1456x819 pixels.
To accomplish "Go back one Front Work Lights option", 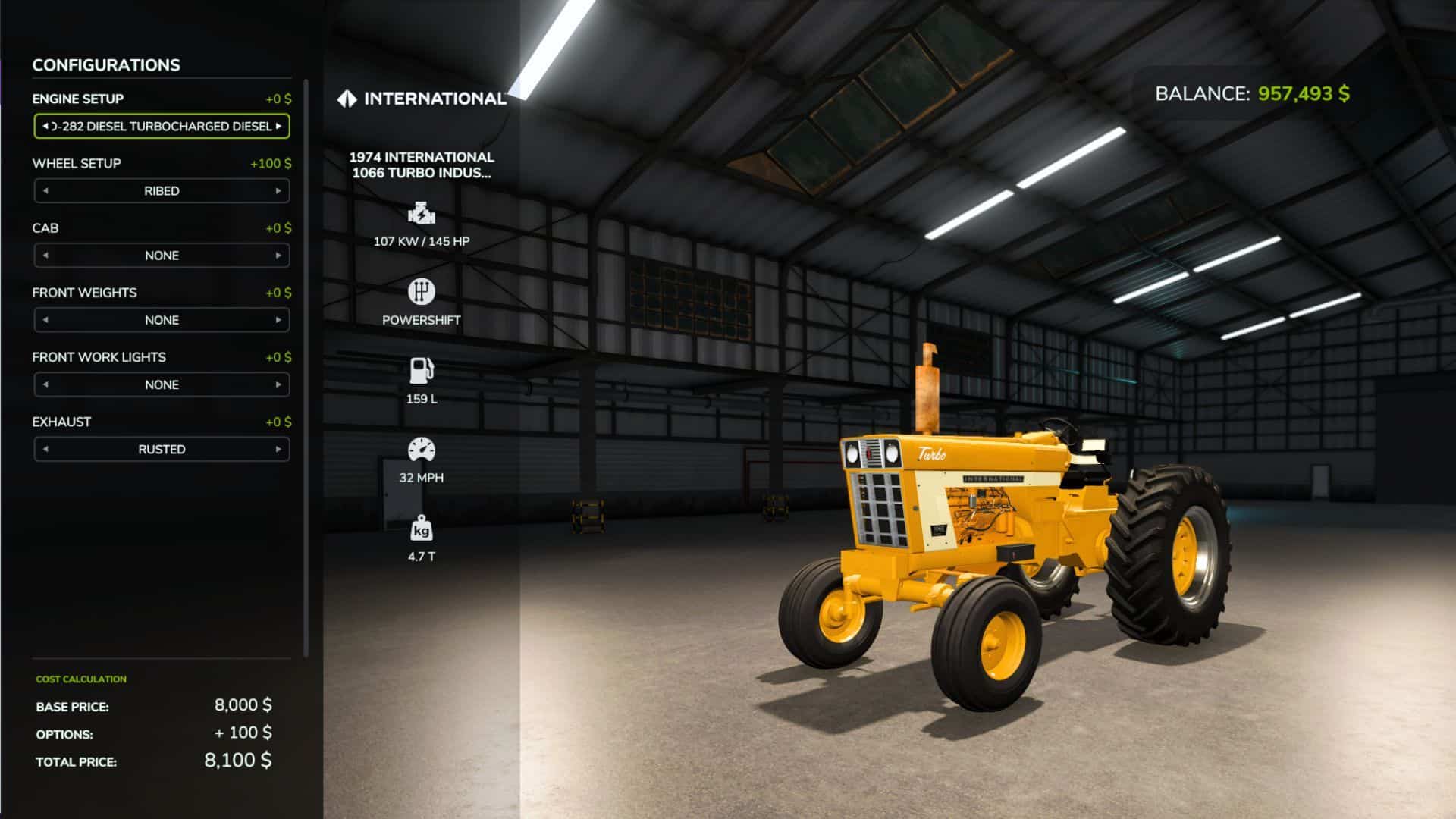I will point(45,384).
